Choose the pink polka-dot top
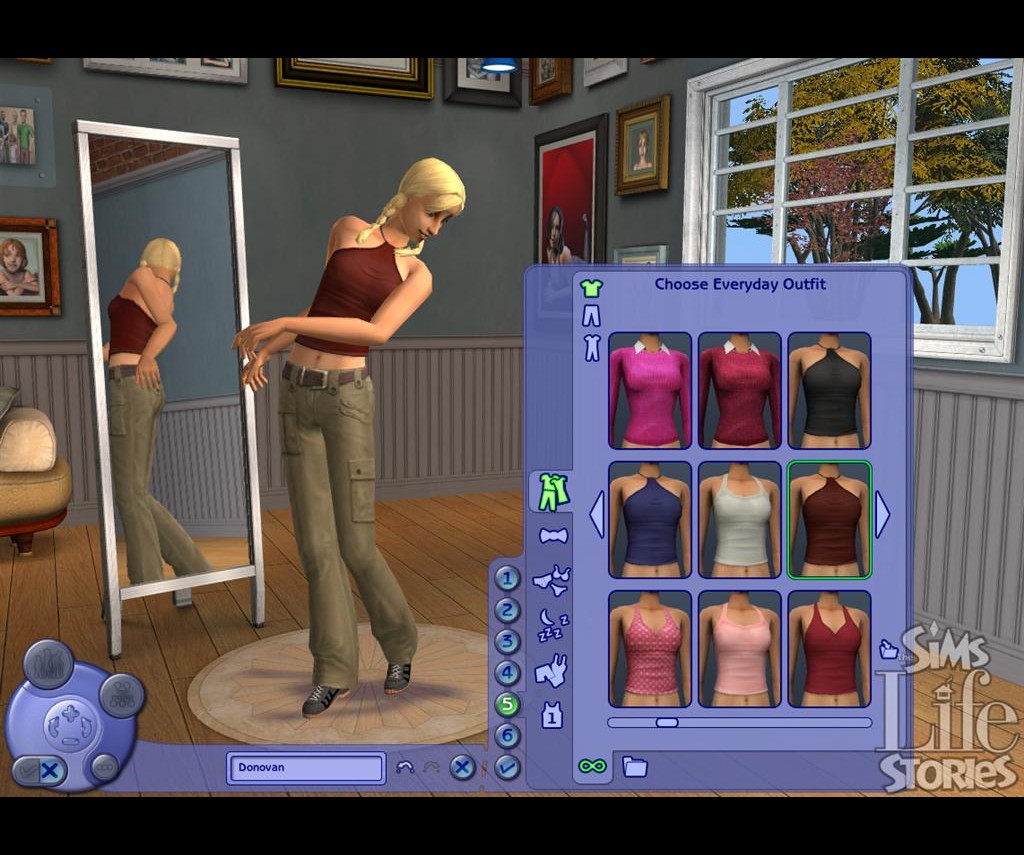 (x=649, y=648)
